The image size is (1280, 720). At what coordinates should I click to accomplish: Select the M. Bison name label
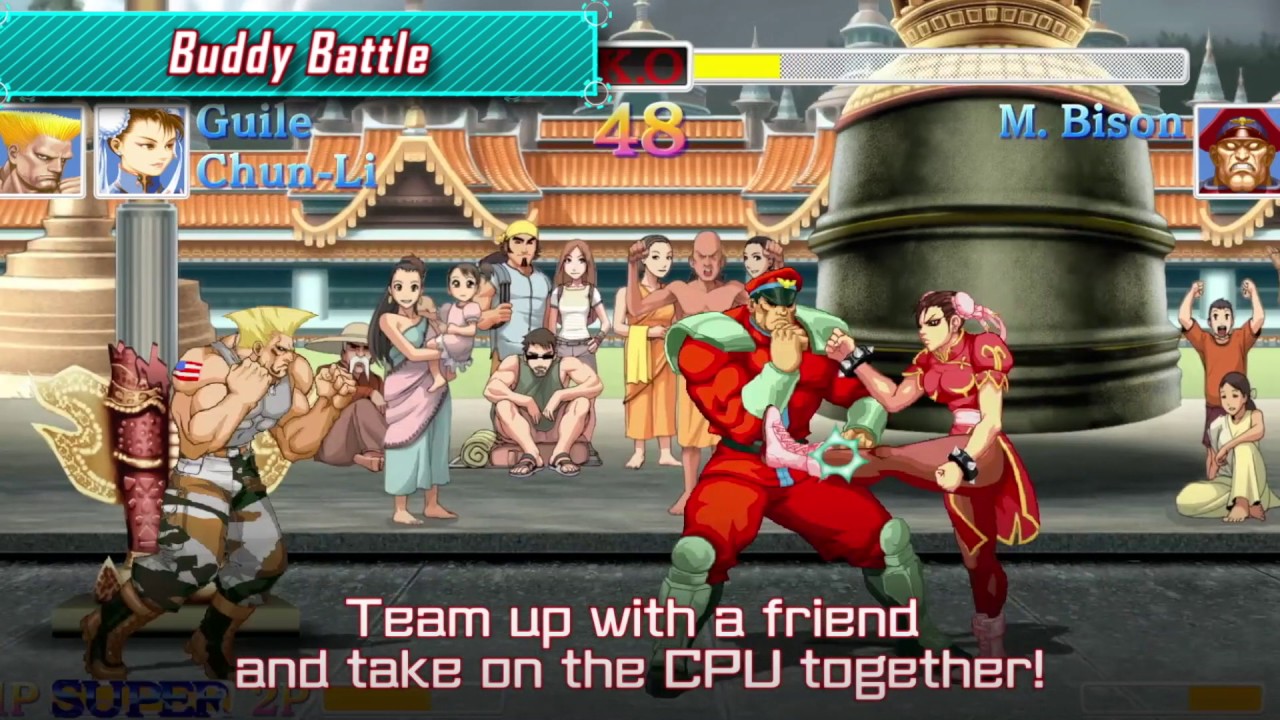coord(1089,123)
